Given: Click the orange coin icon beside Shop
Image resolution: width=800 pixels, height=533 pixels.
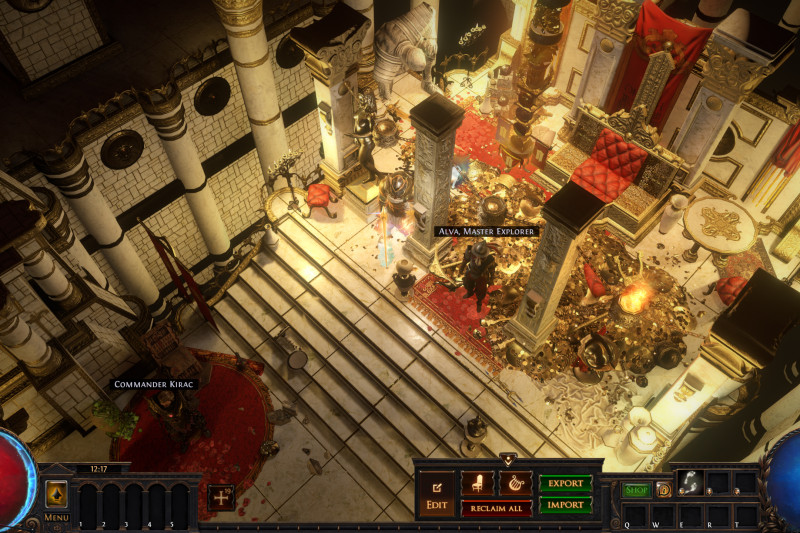Looking at the screenshot, I should coord(662,490).
